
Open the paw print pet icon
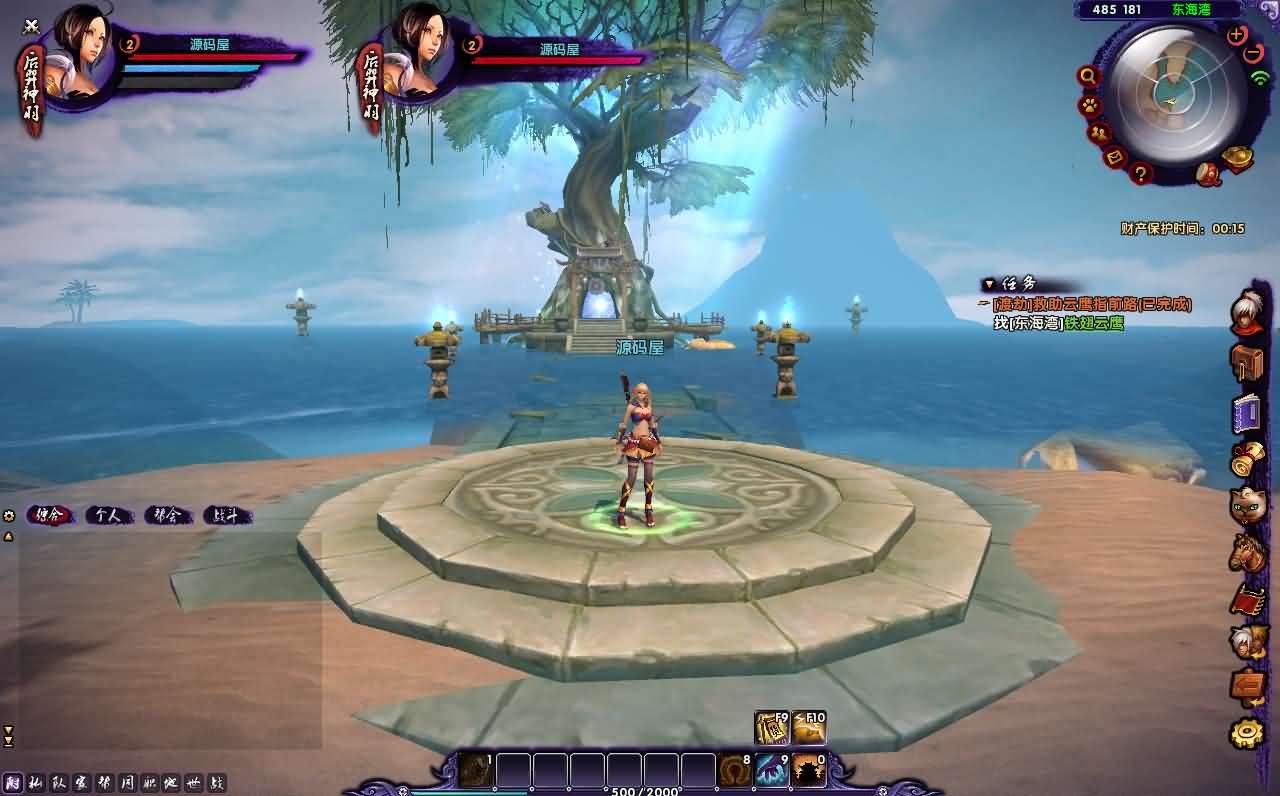1088,105
